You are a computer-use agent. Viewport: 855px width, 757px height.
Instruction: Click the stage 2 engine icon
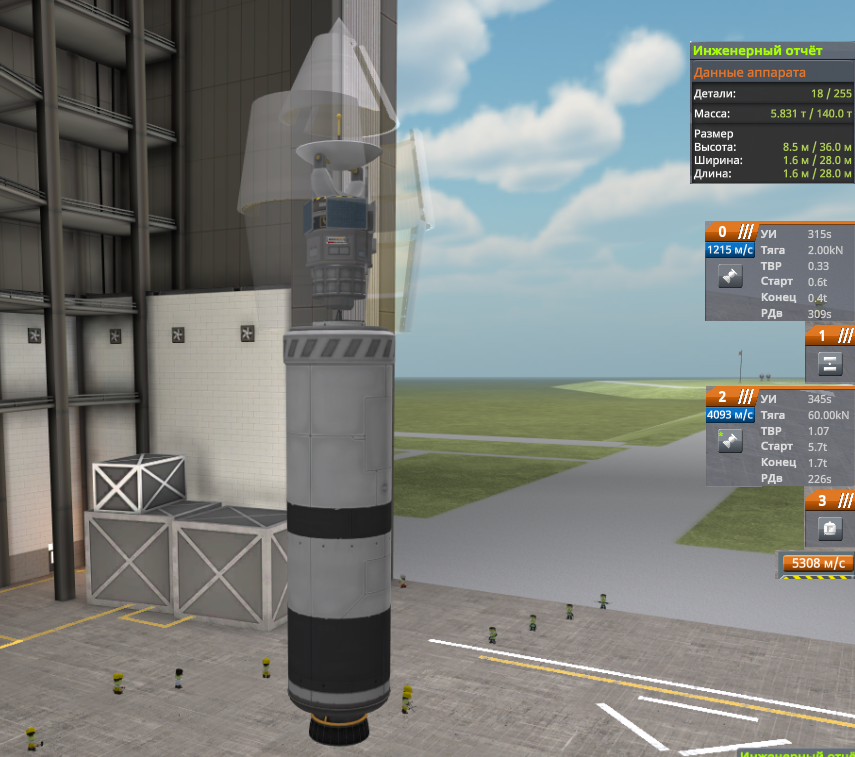[730, 441]
